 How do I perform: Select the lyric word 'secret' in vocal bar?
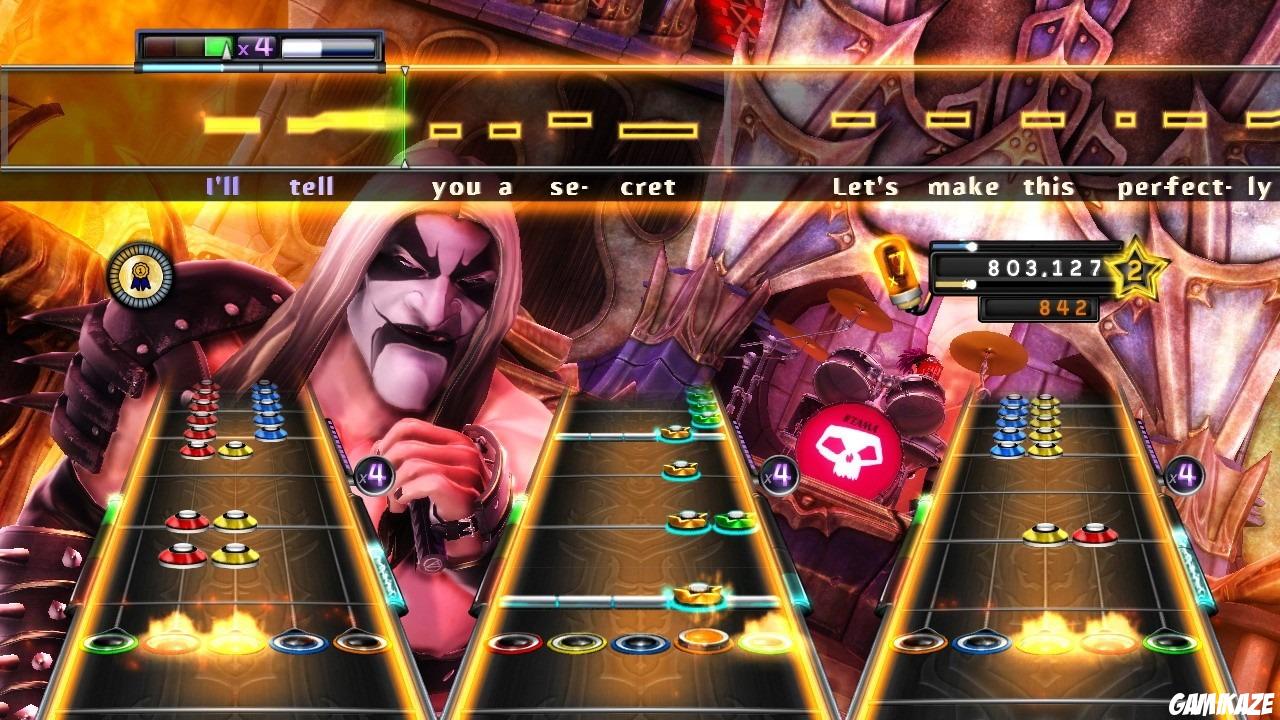pyautogui.click(x=611, y=186)
